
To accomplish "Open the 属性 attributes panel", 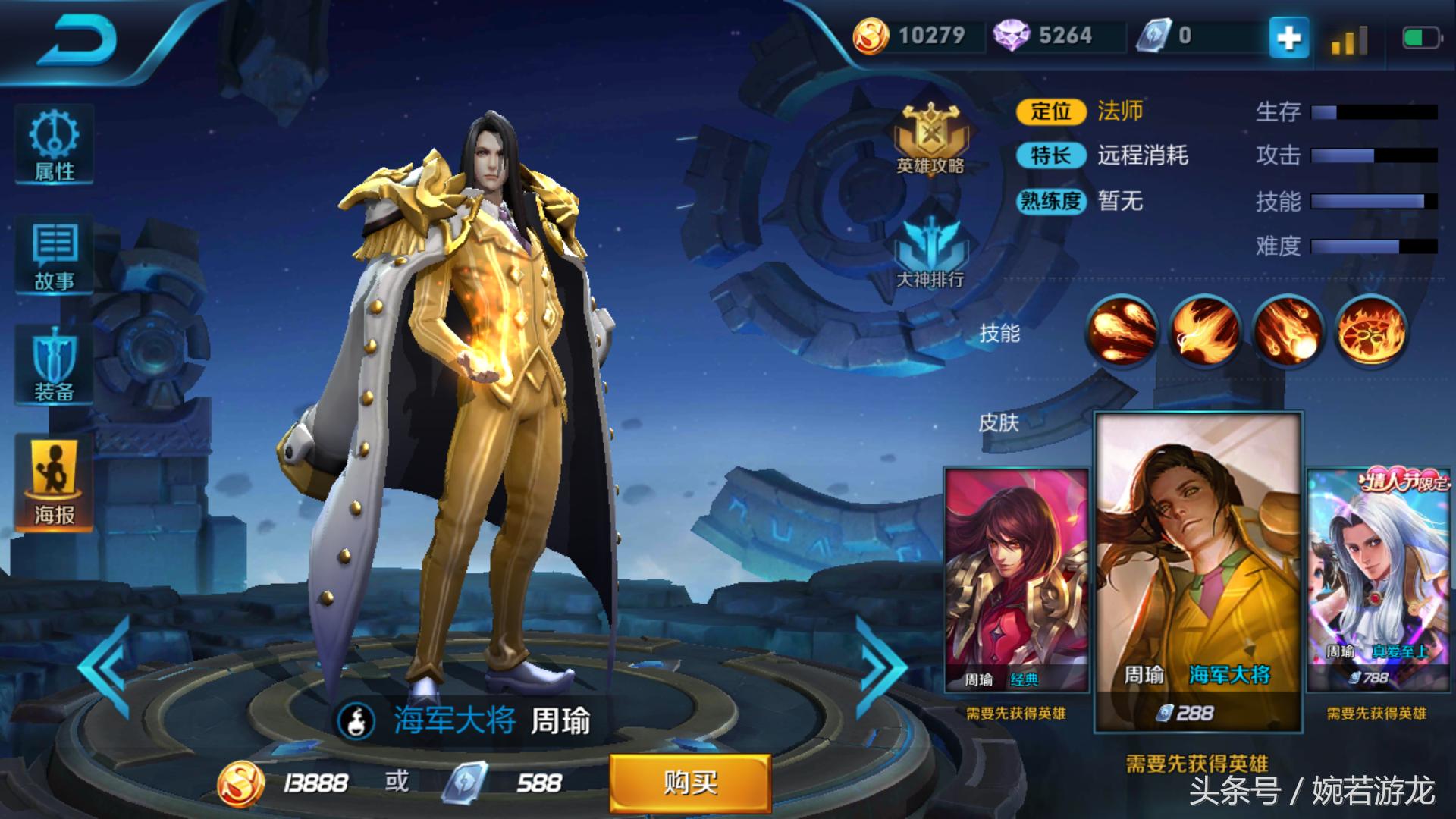I will (53, 146).
